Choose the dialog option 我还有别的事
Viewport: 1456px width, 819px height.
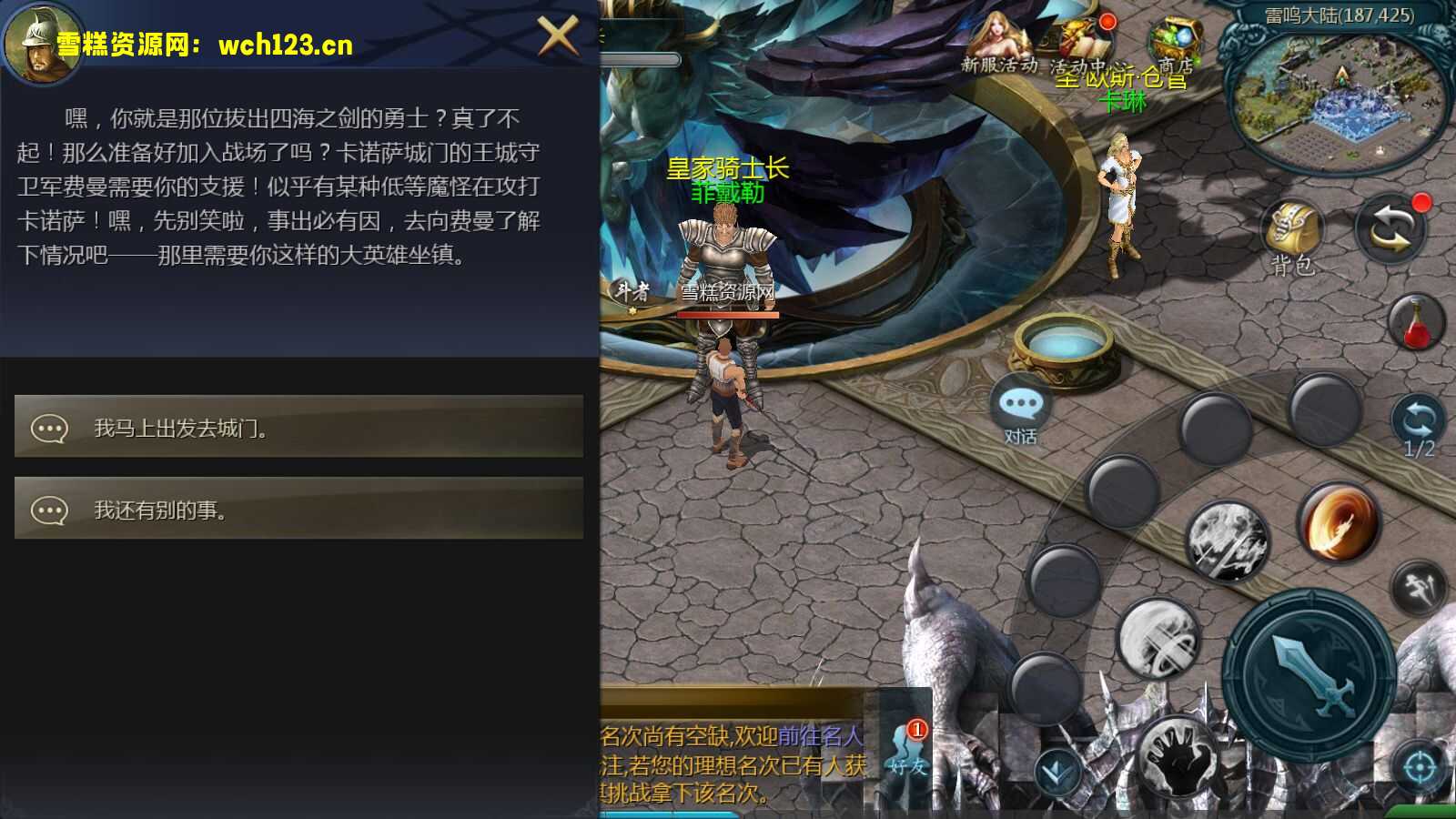tap(298, 510)
